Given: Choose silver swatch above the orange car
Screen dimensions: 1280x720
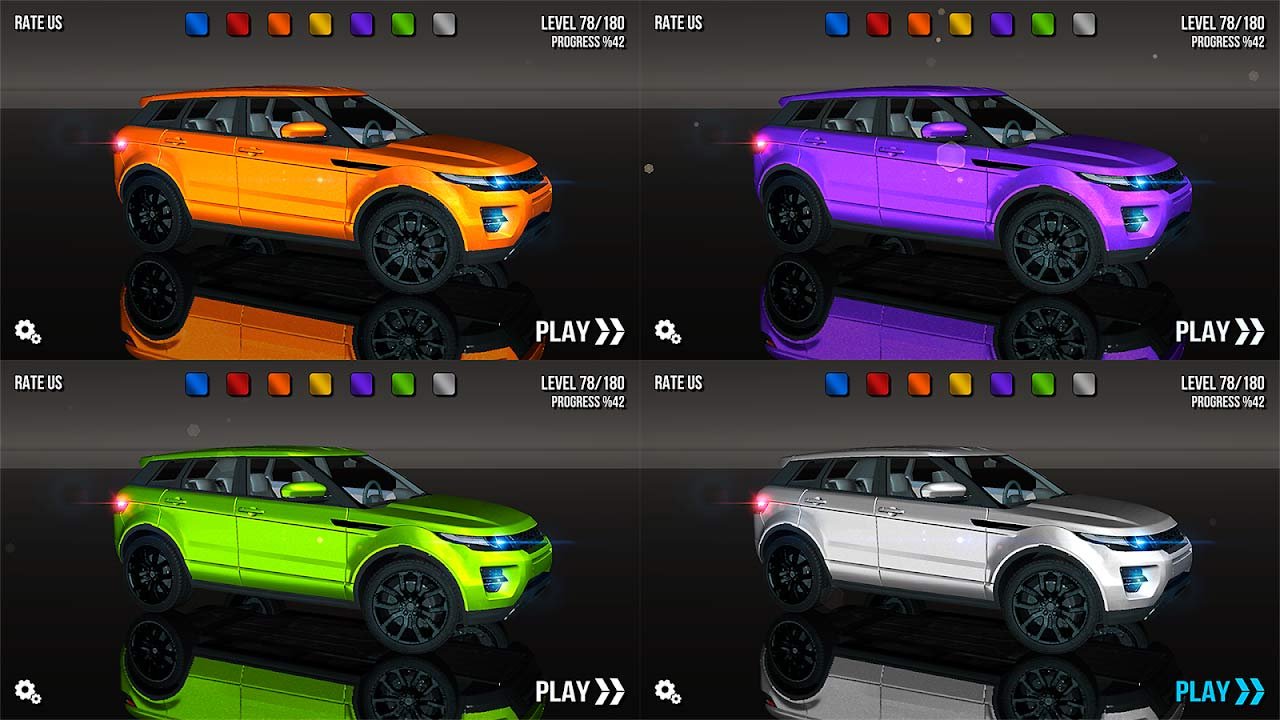Looking at the screenshot, I should point(444,24).
